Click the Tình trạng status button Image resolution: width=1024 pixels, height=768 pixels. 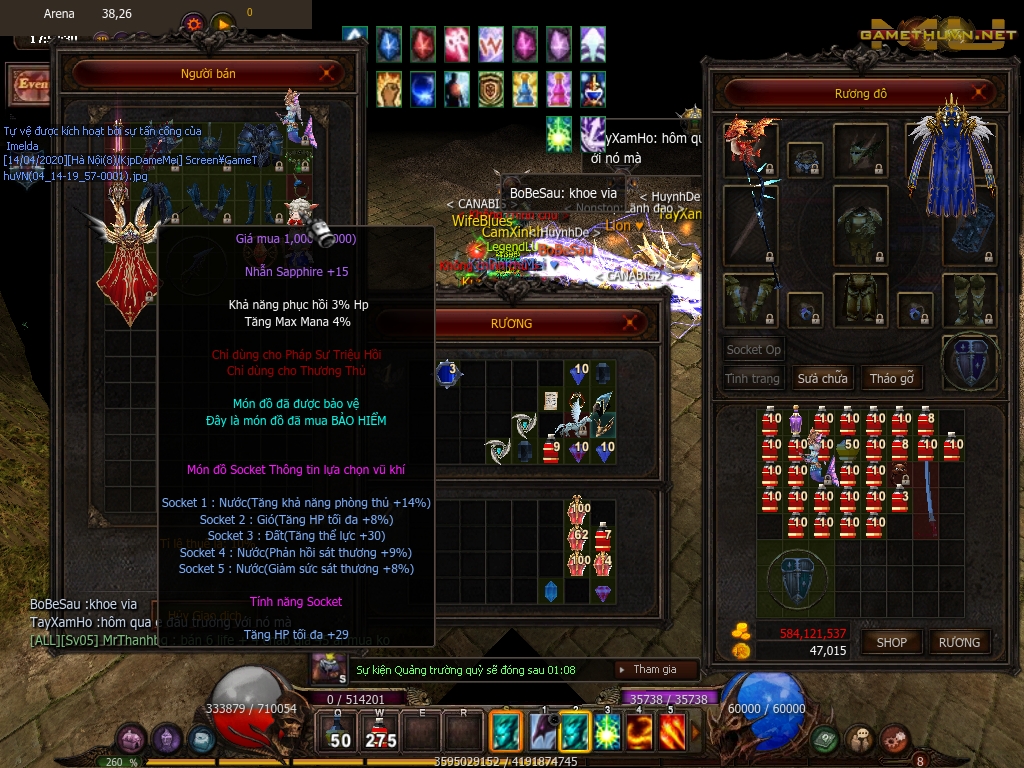pyautogui.click(x=753, y=379)
